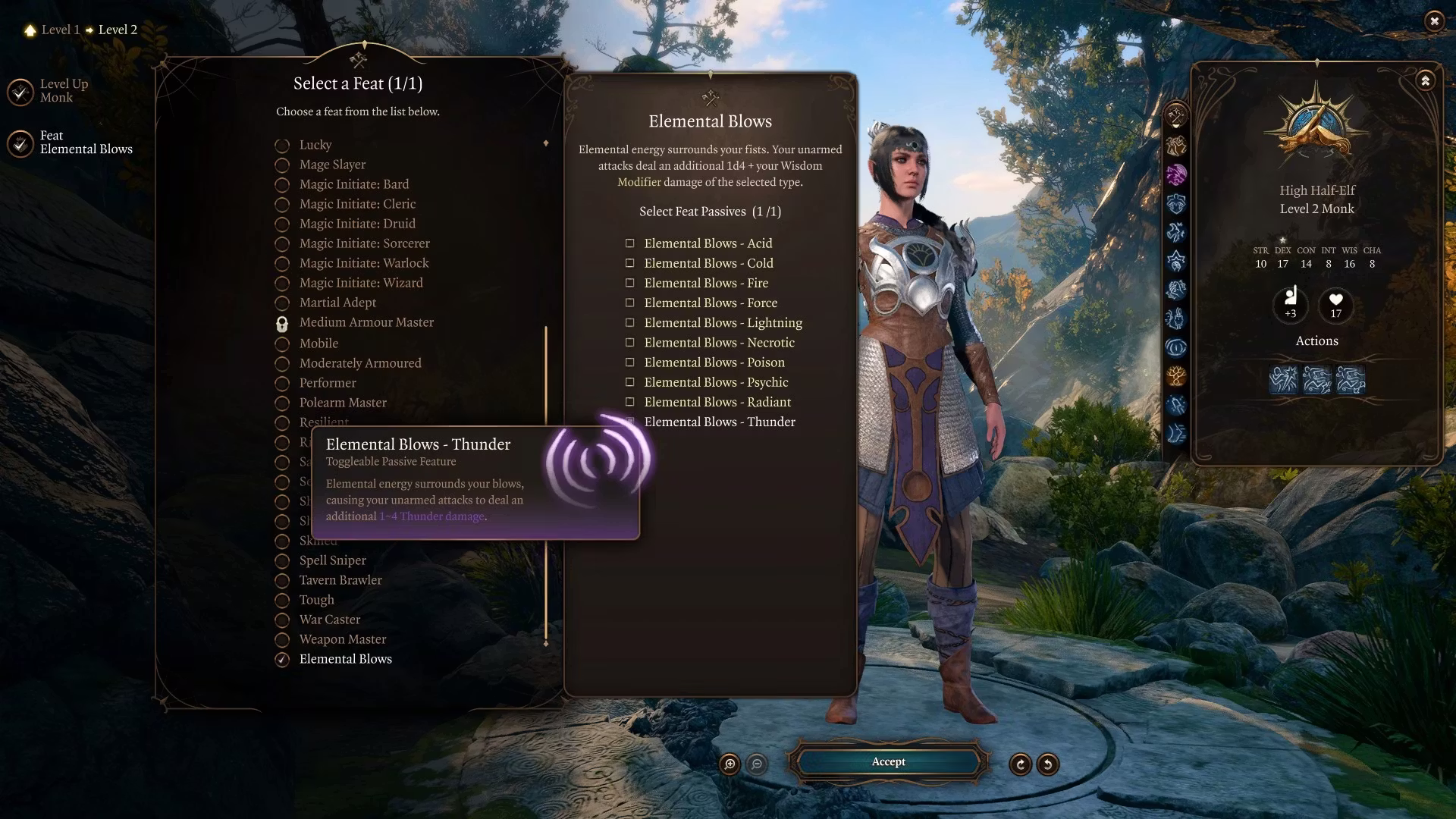The image size is (1456, 819).
Task: Zoom in on the character model
Action: (x=730, y=764)
